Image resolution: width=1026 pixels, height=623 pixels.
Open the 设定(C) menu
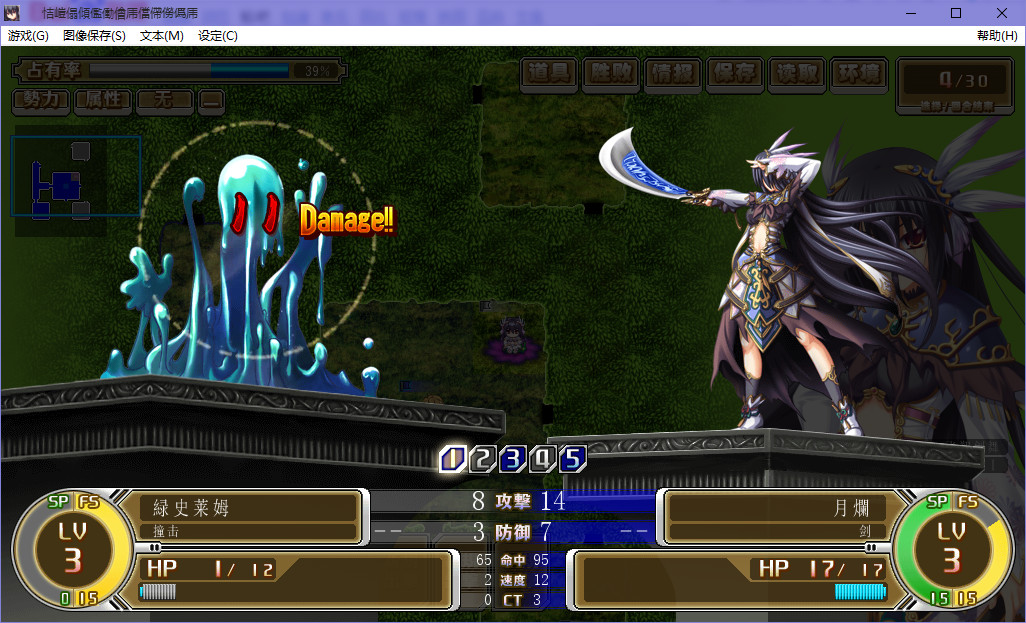218,36
